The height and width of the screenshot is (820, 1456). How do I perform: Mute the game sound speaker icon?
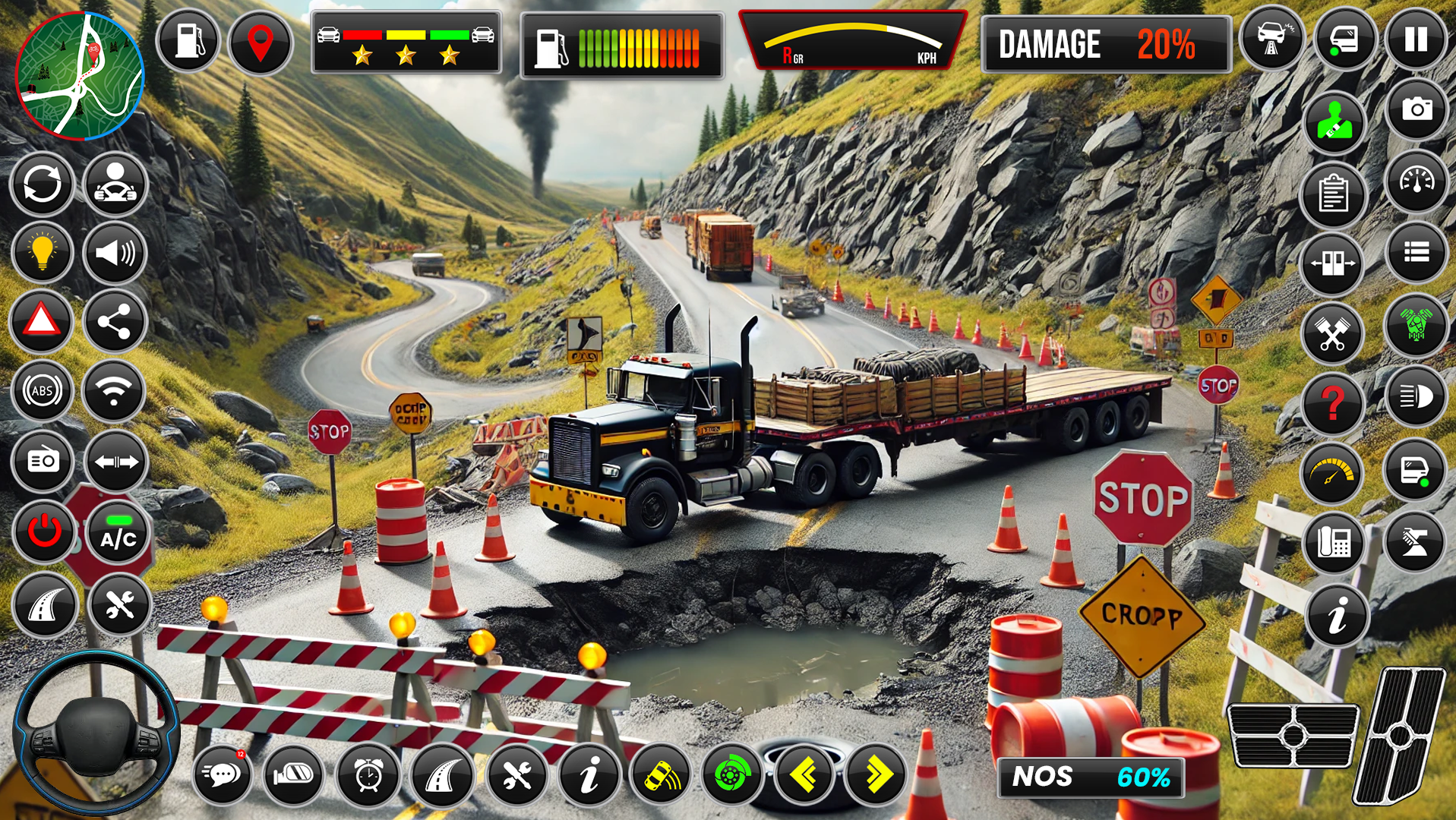pyautogui.click(x=115, y=253)
